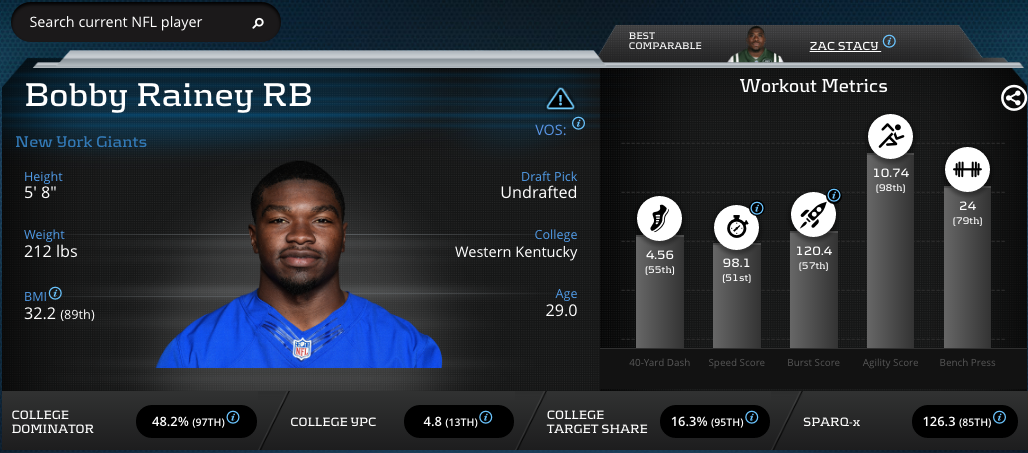
Task: Click the Search current NFL player field
Action: click(x=130, y=22)
